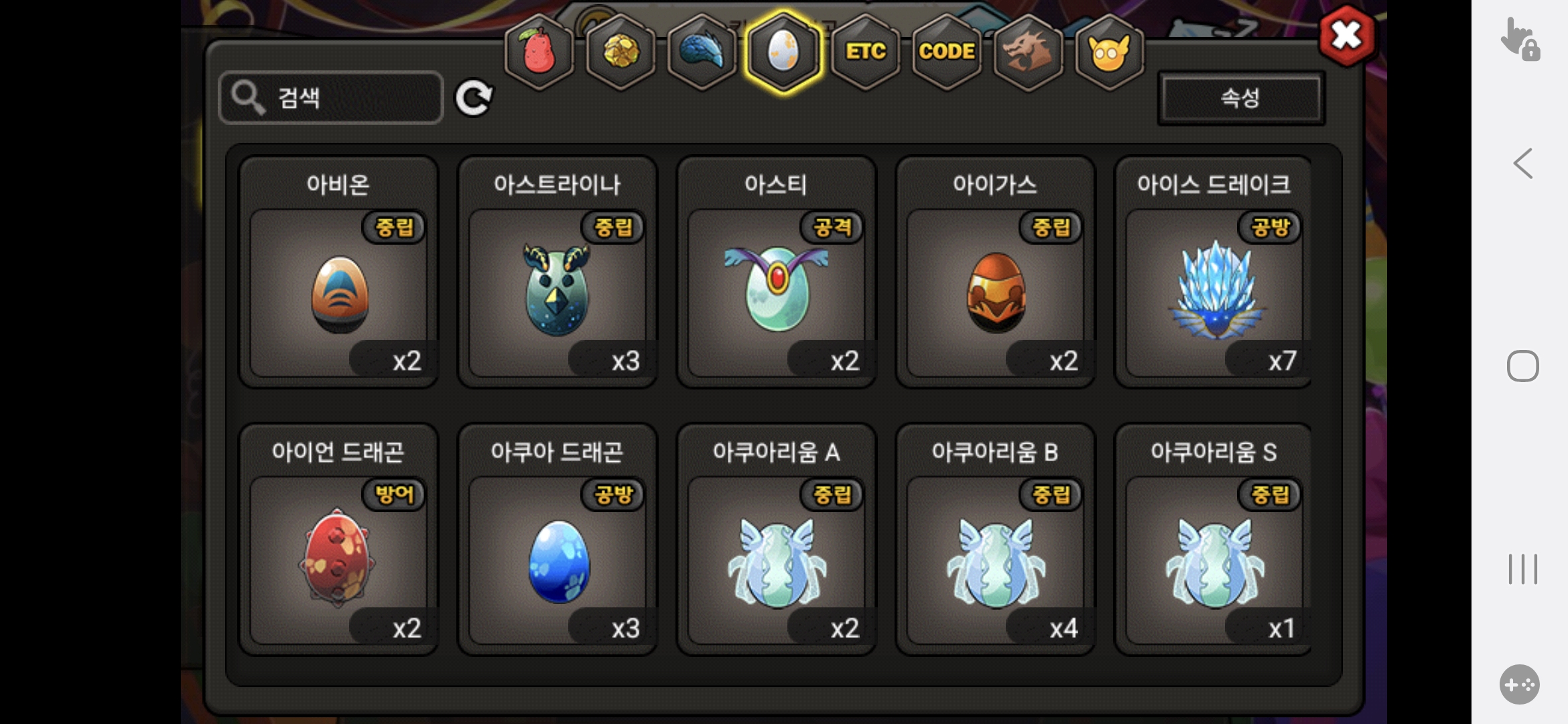The image size is (1568, 724).
Task: Select the 아쿠아 드래곤 blue egg
Action: pyautogui.click(x=558, y=560)
